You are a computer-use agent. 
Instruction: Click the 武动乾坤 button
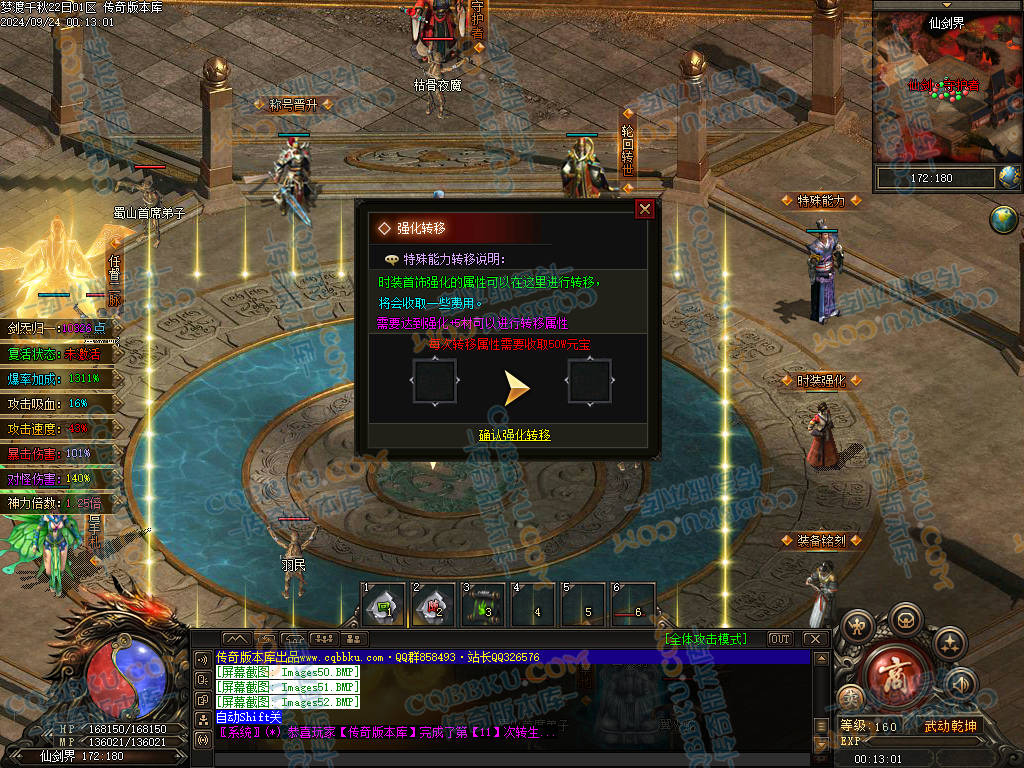click(950, 726)
